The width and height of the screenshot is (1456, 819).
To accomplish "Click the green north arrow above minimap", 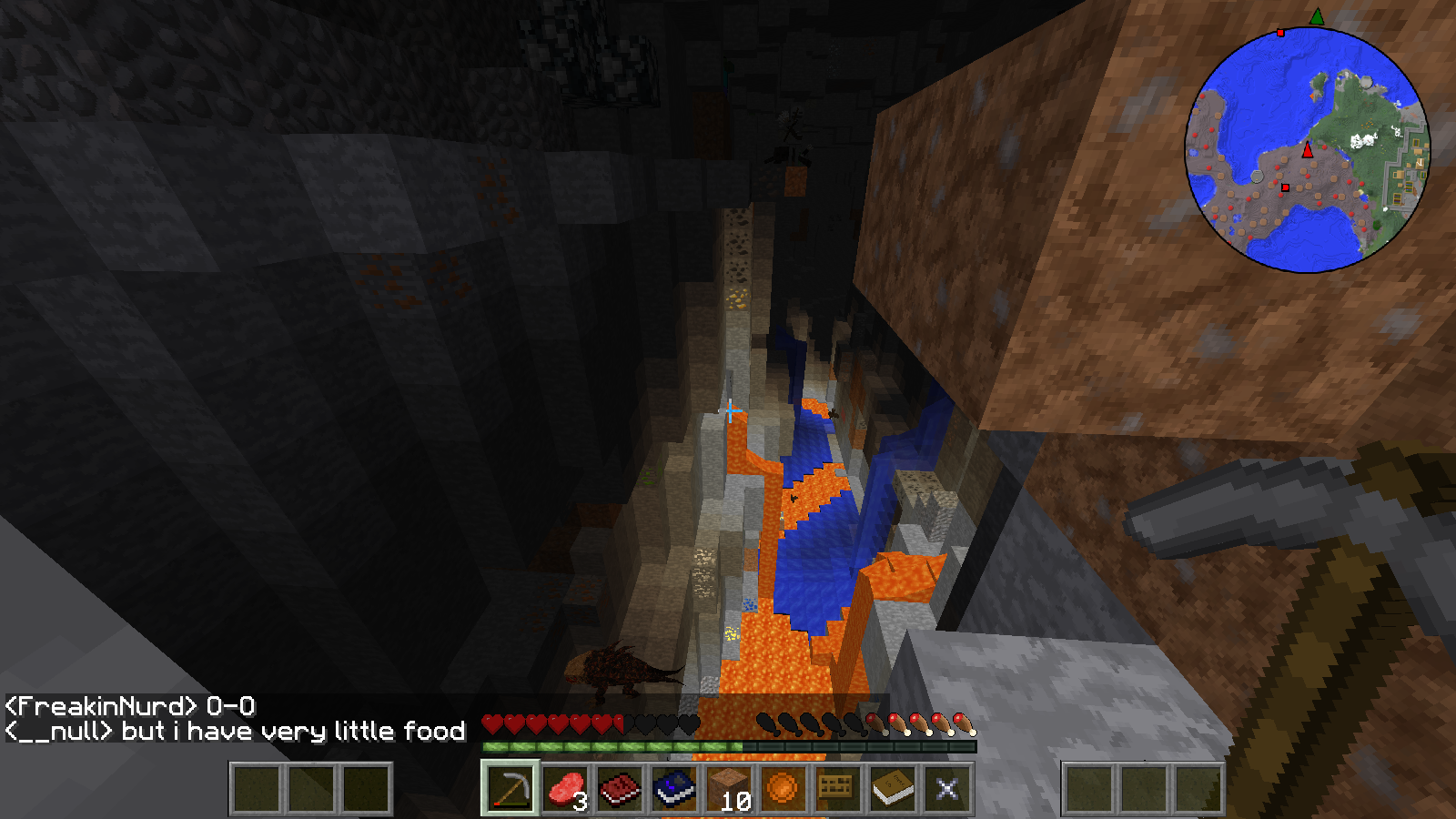I will (1317, 16).
